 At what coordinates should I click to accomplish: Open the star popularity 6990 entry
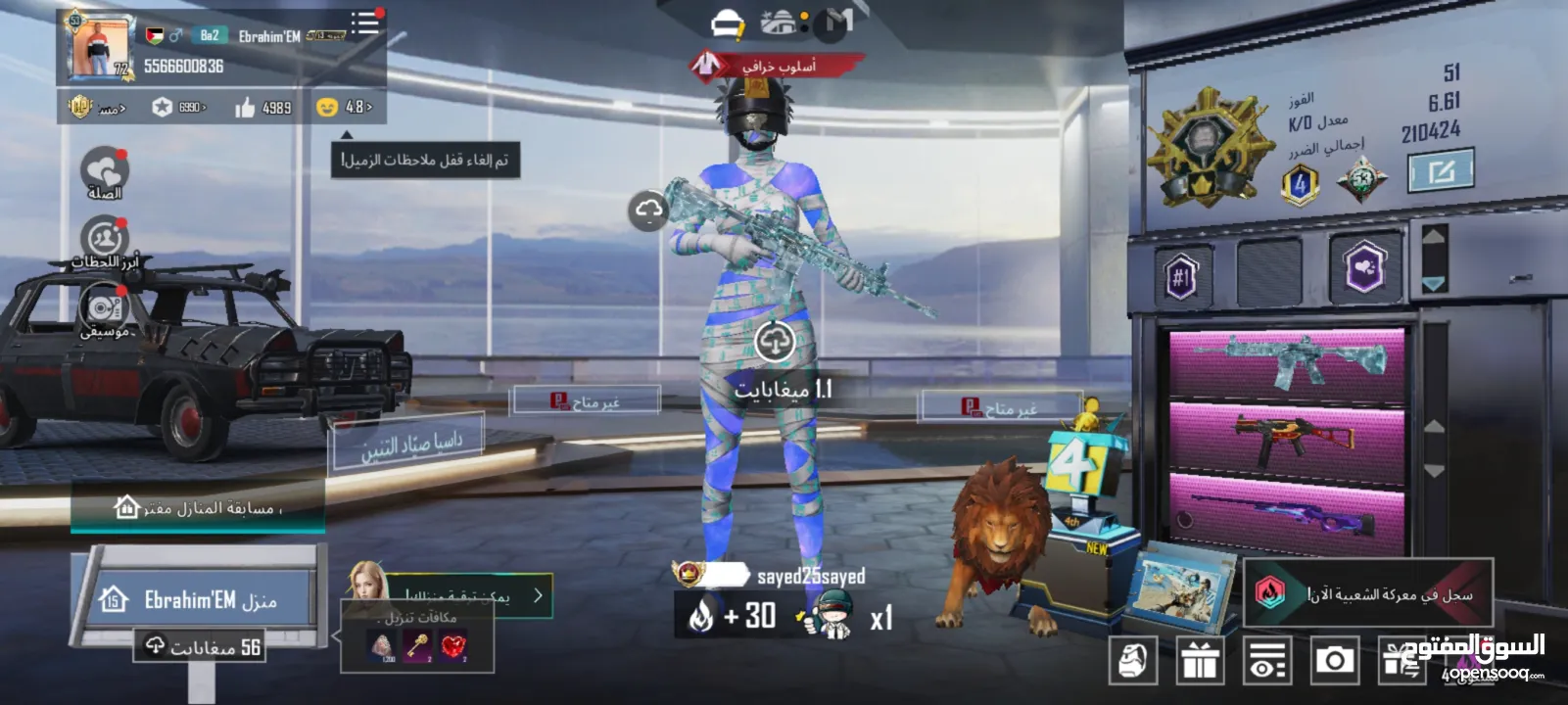point(178,107)
